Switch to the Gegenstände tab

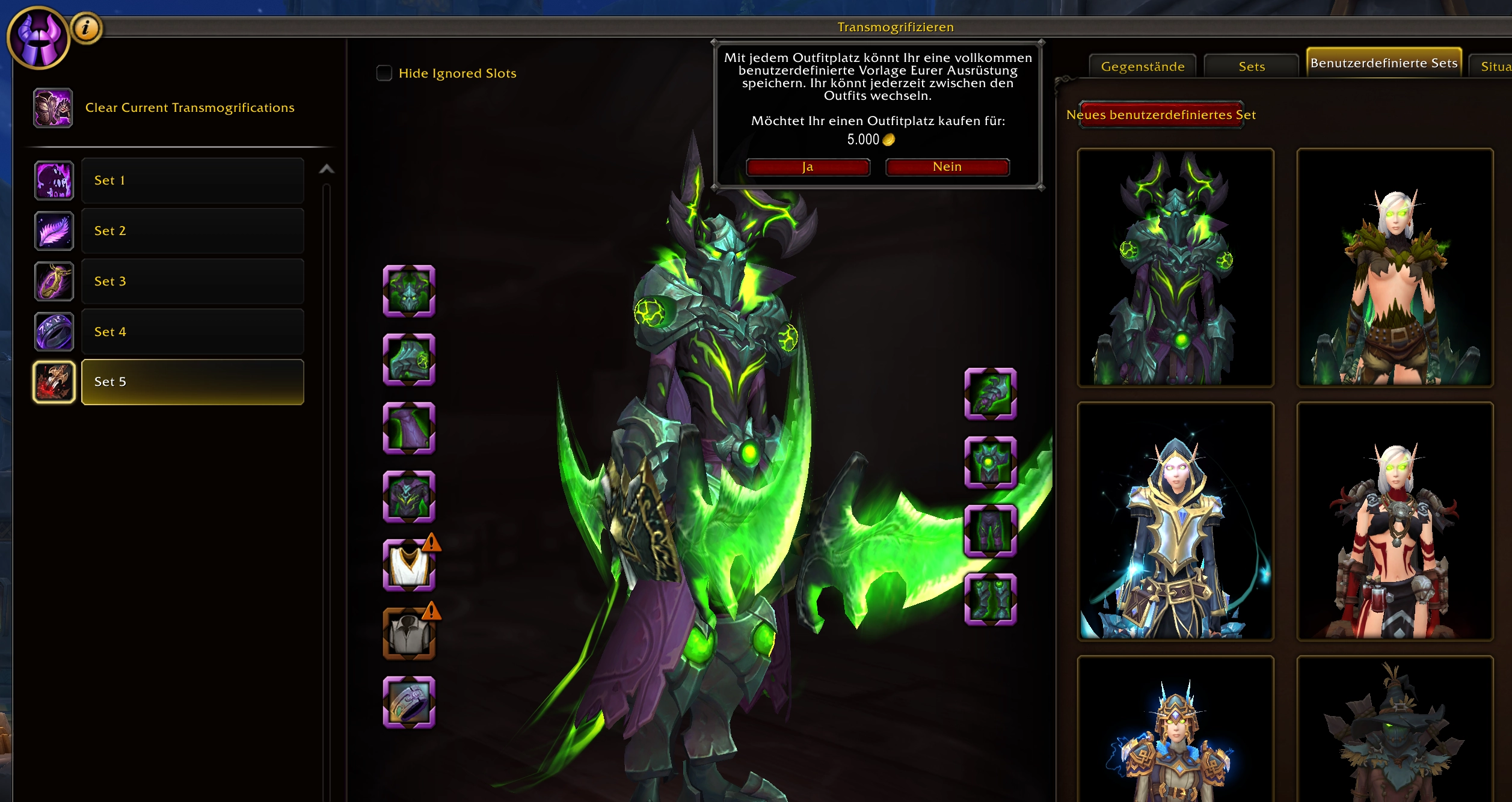[1142, 66]
